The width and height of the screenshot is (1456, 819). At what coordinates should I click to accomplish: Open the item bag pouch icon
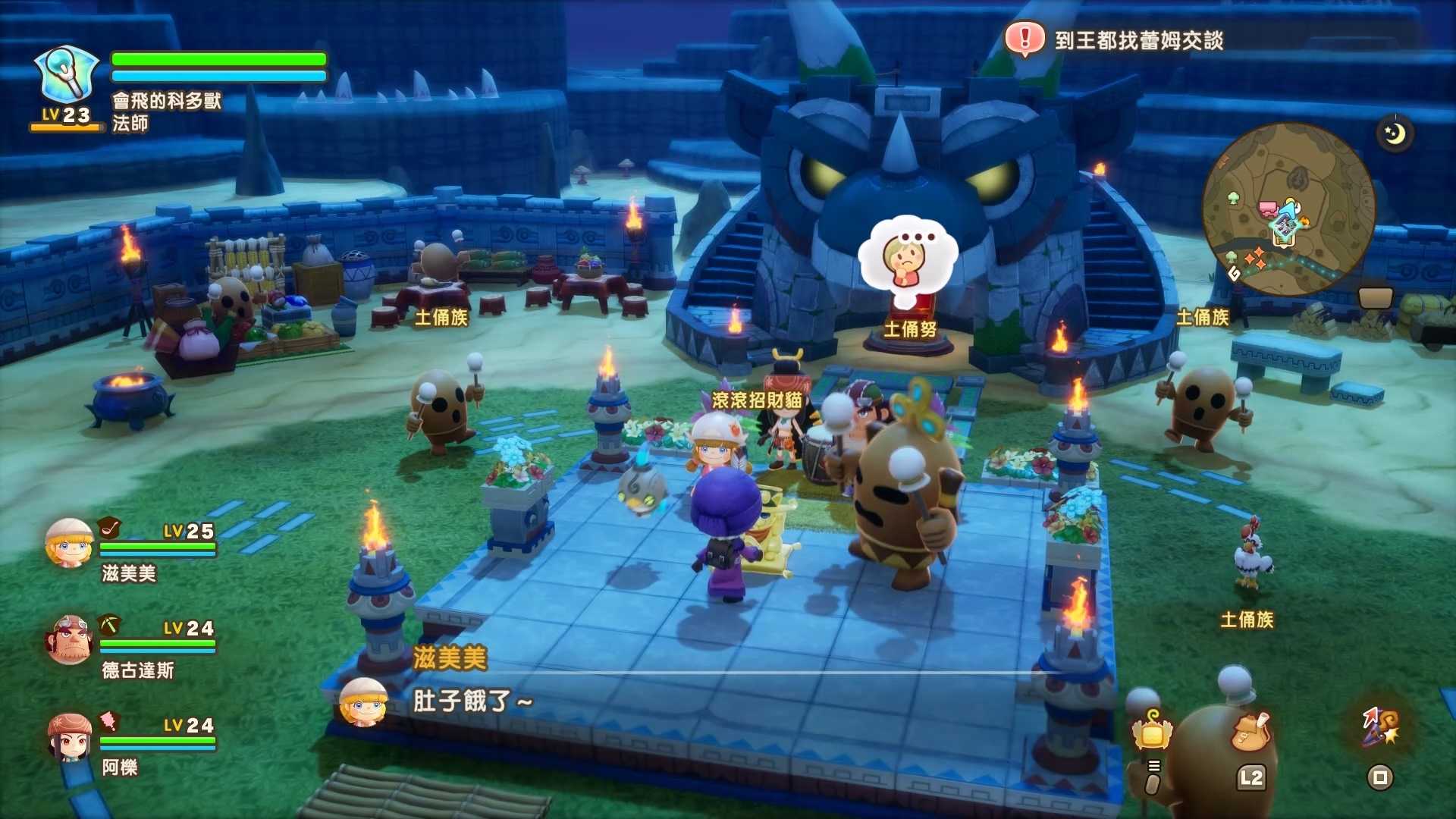click(1251, 731)
